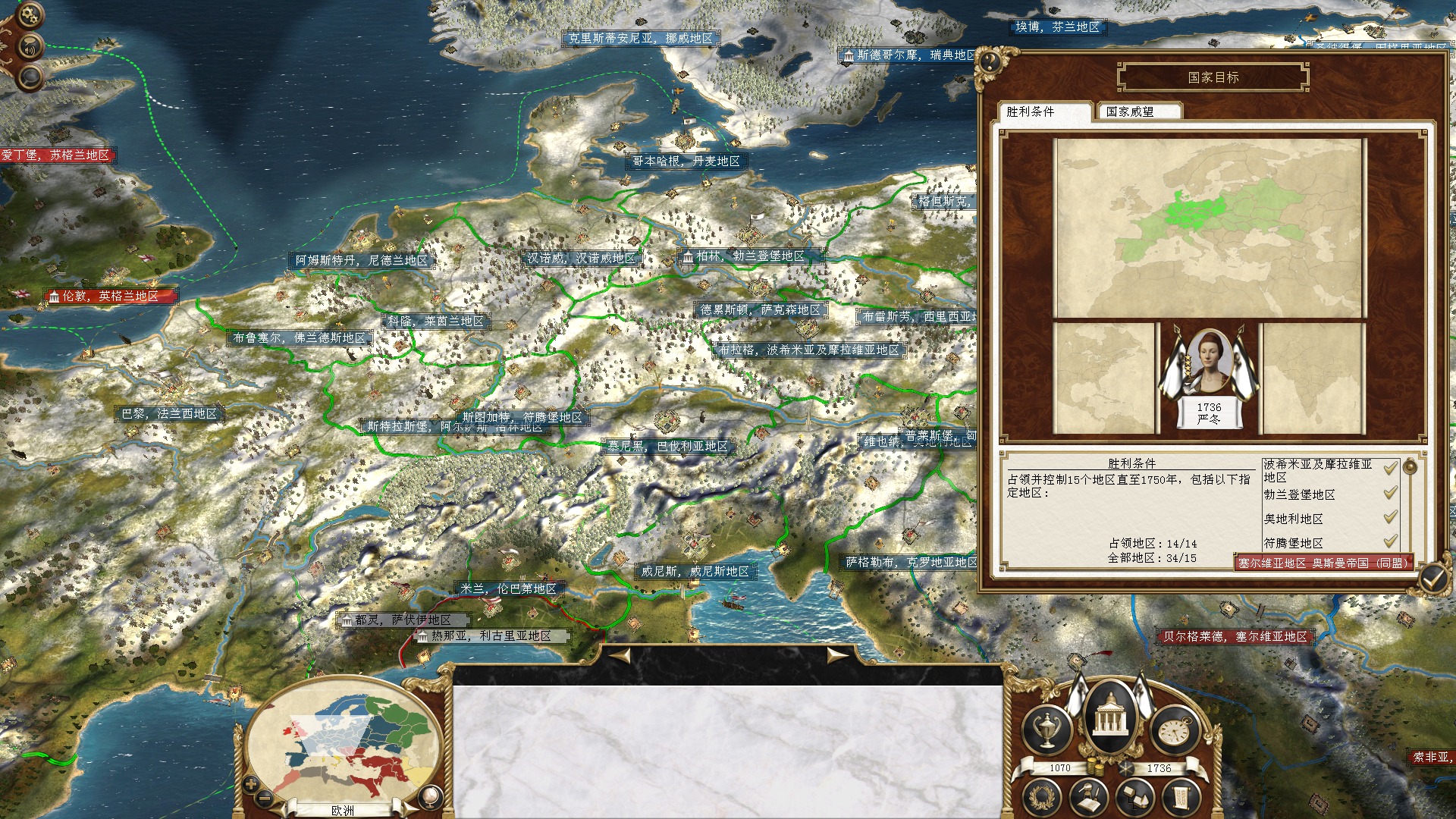Click the globe button beside the minimap
The height and width of the screenshot is (819, 1456).
click(430, 796)
